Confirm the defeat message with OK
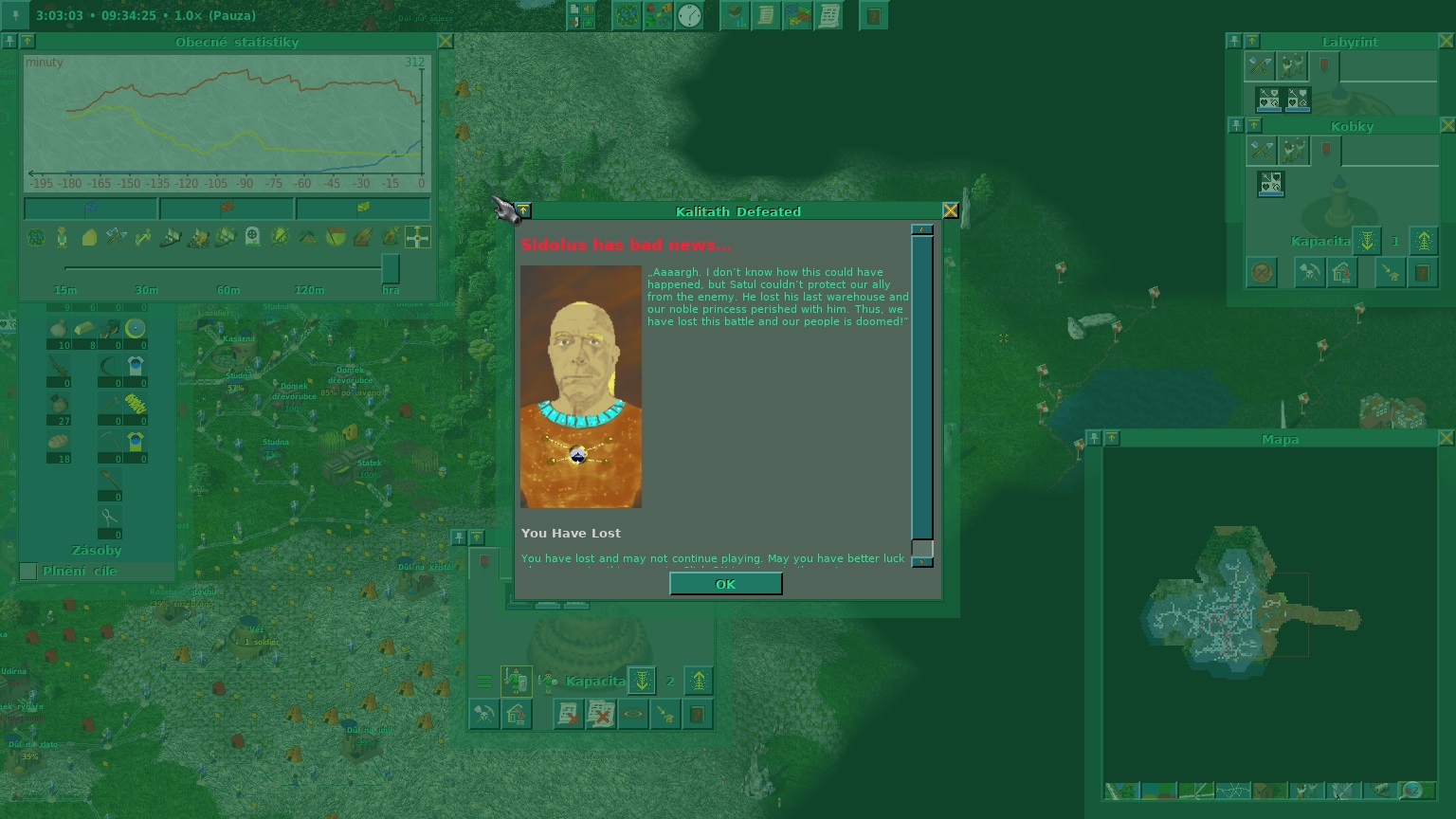The height and width of the screenshot is (819, 1456). (x=725, y=584)
